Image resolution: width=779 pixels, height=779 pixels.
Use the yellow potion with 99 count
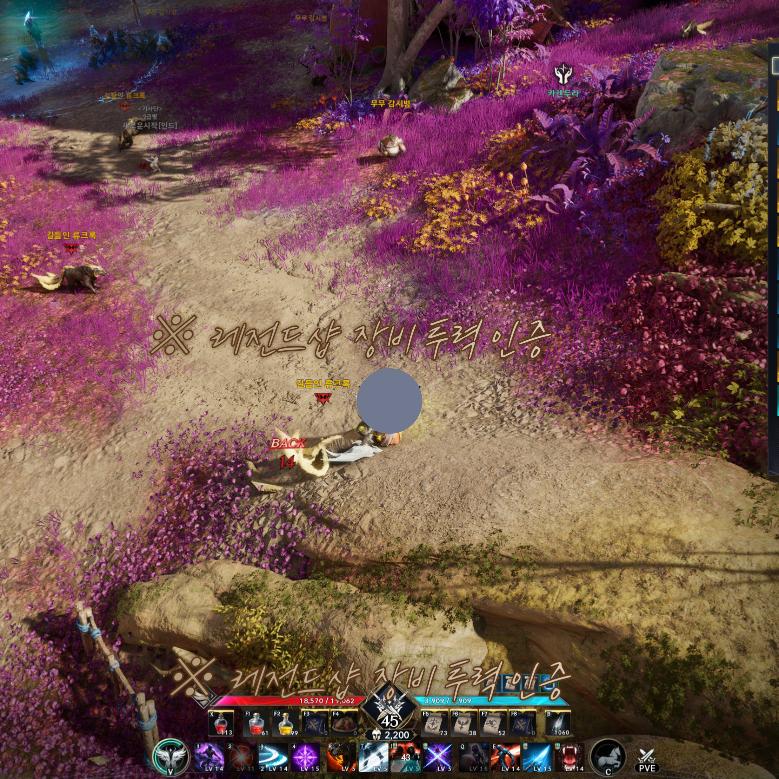[286, 723]
